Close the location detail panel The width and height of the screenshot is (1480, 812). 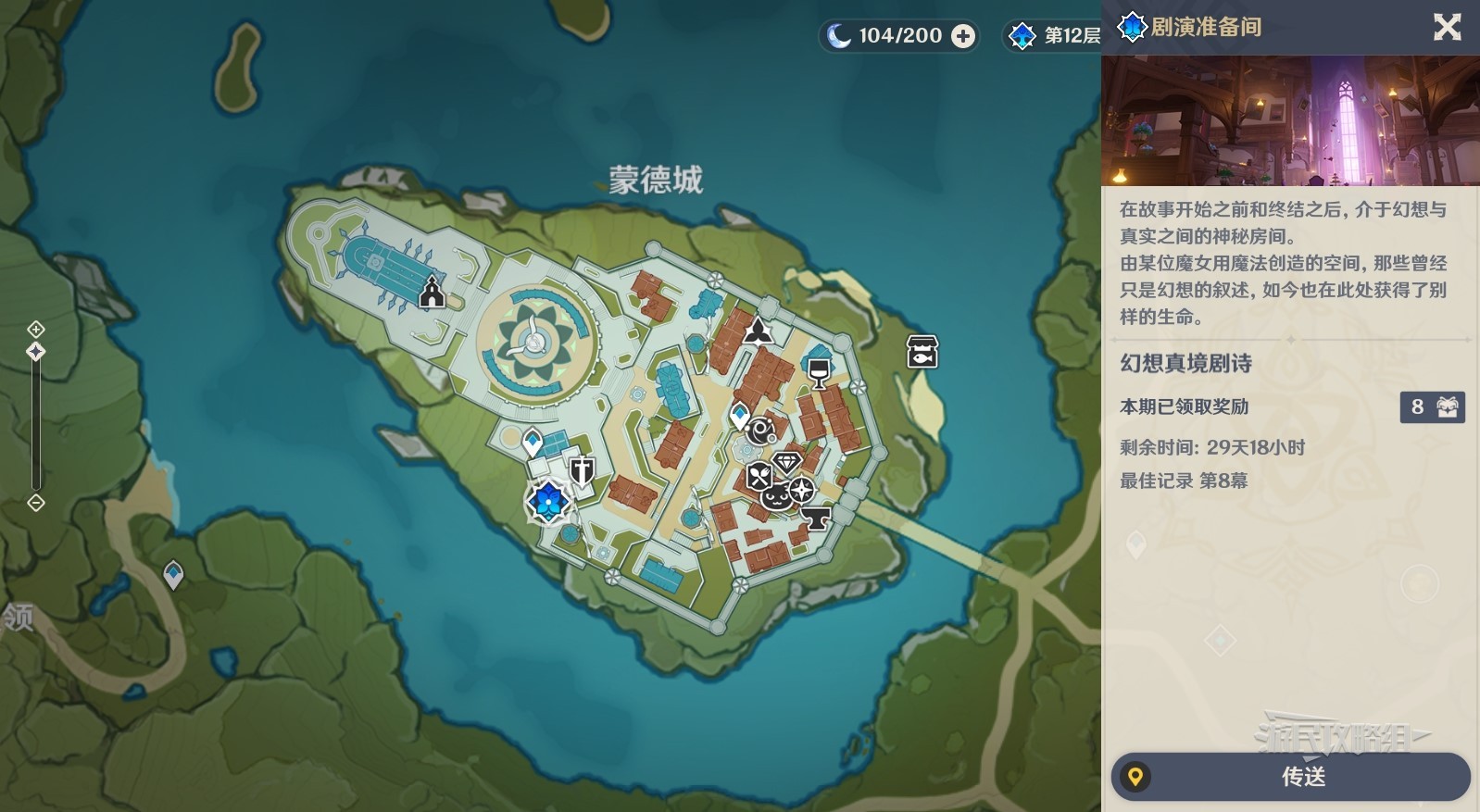(x=1447, y=28)
